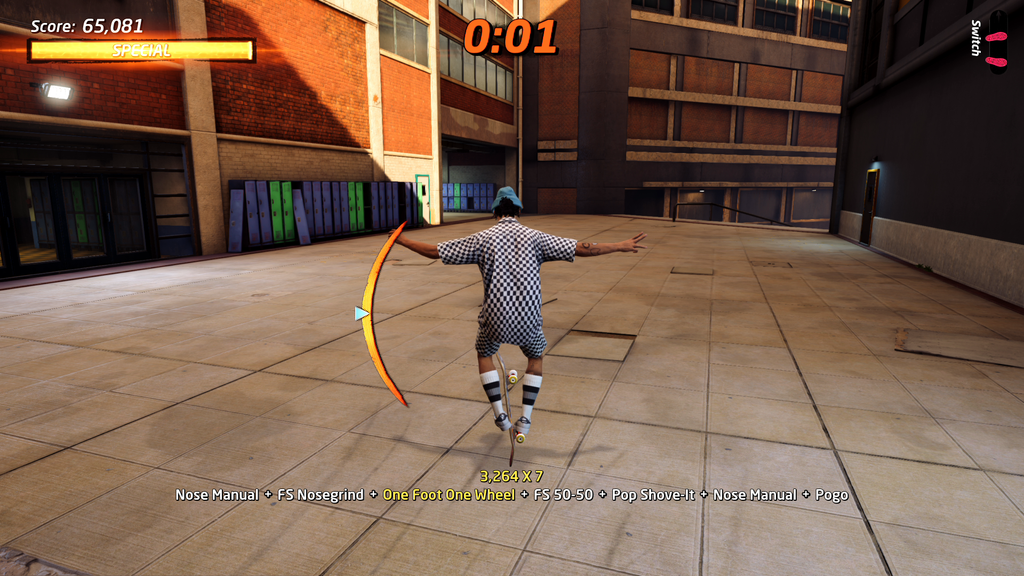
Task: Click the balance meter arrow indicator
Action: pos(362,313)
